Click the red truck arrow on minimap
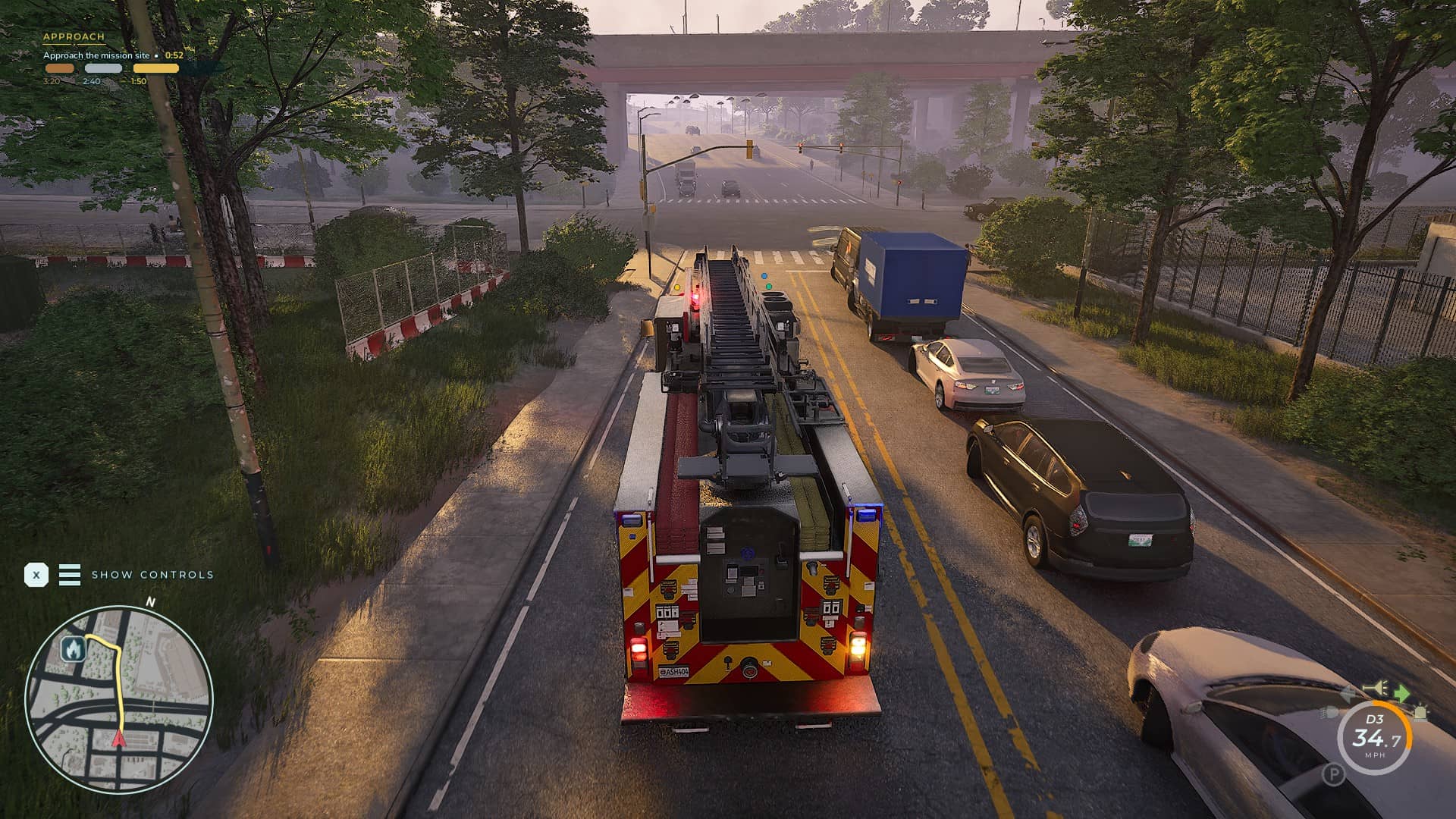 coord(118,739)
